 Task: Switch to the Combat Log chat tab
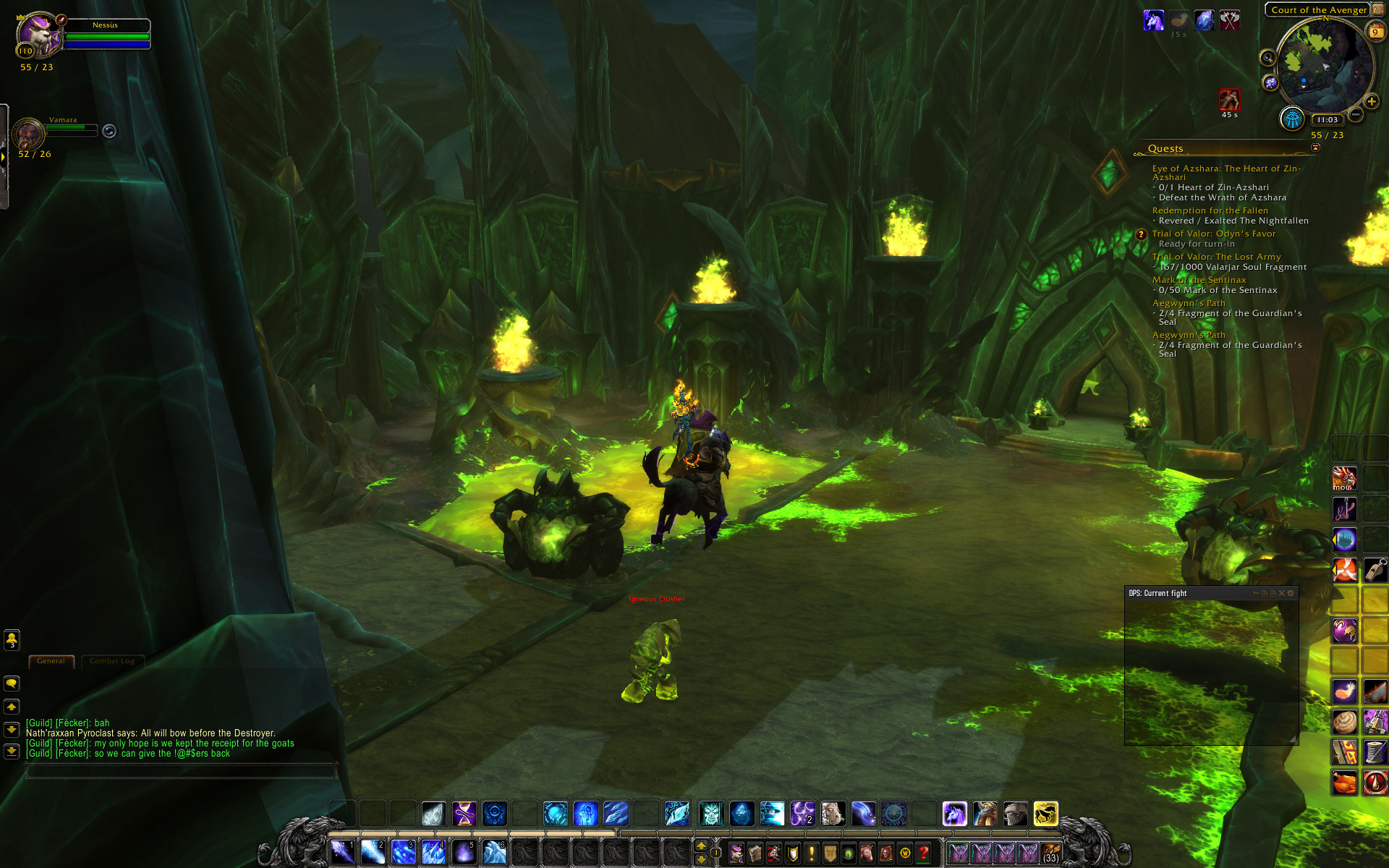click(x=112, y=661)
